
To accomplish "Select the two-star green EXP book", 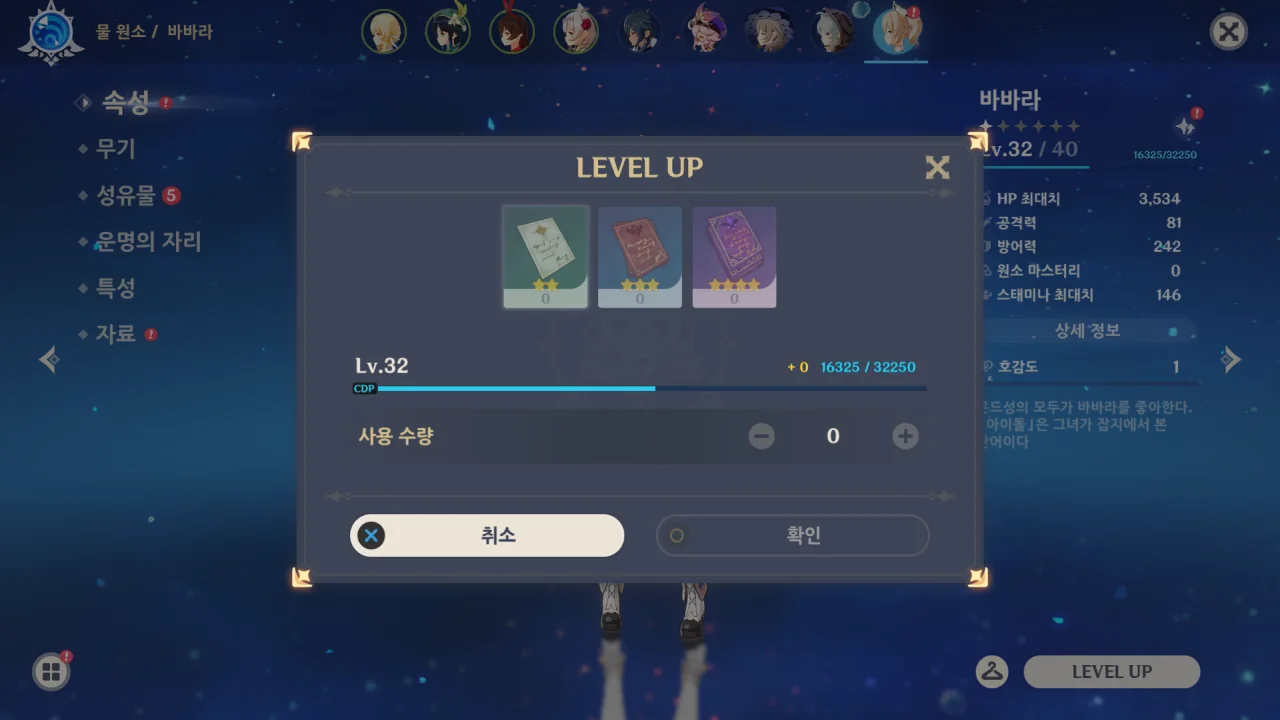I will [x=545, y=257].
